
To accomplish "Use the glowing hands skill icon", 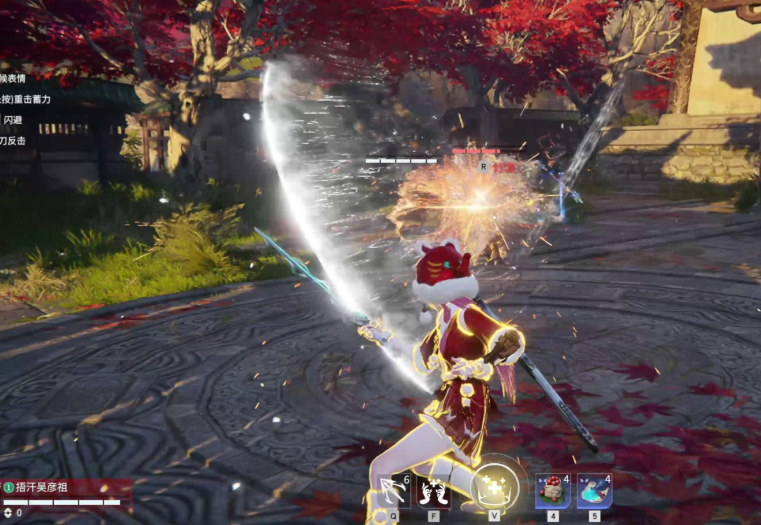I will pyautogui.click(x=434, y=491).
